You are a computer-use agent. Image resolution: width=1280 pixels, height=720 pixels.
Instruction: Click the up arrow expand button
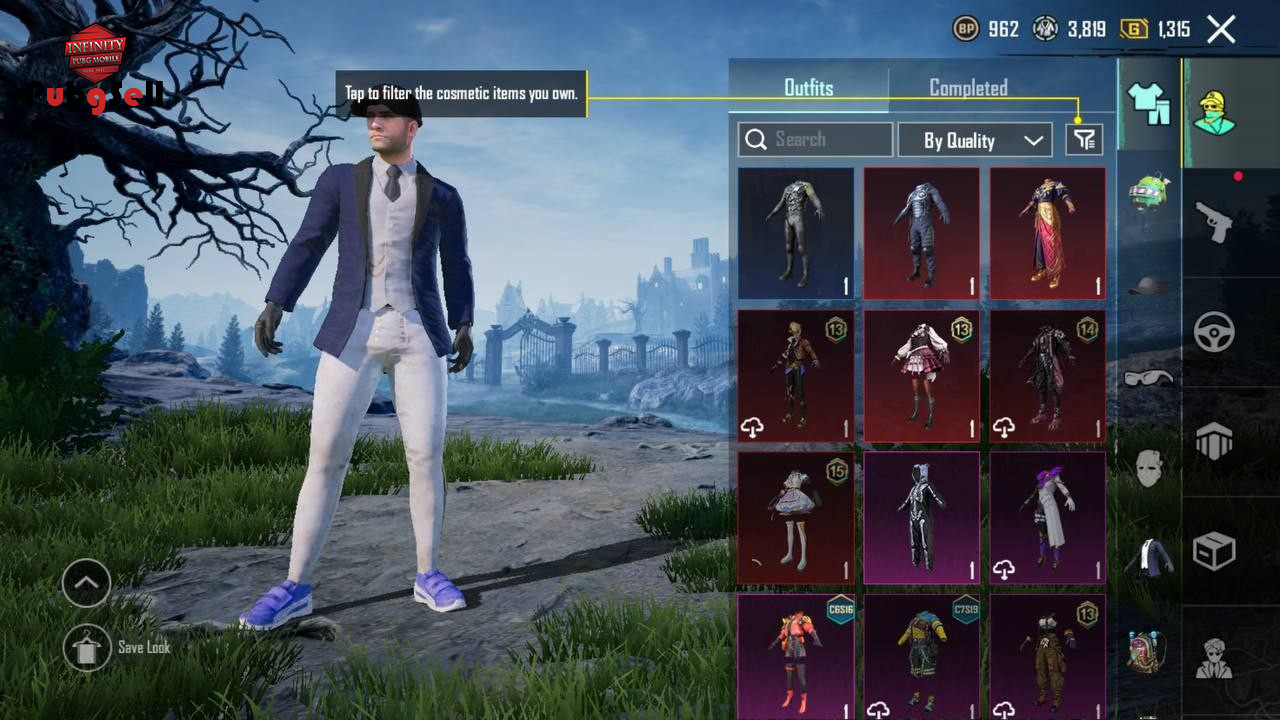pos(87,584)
